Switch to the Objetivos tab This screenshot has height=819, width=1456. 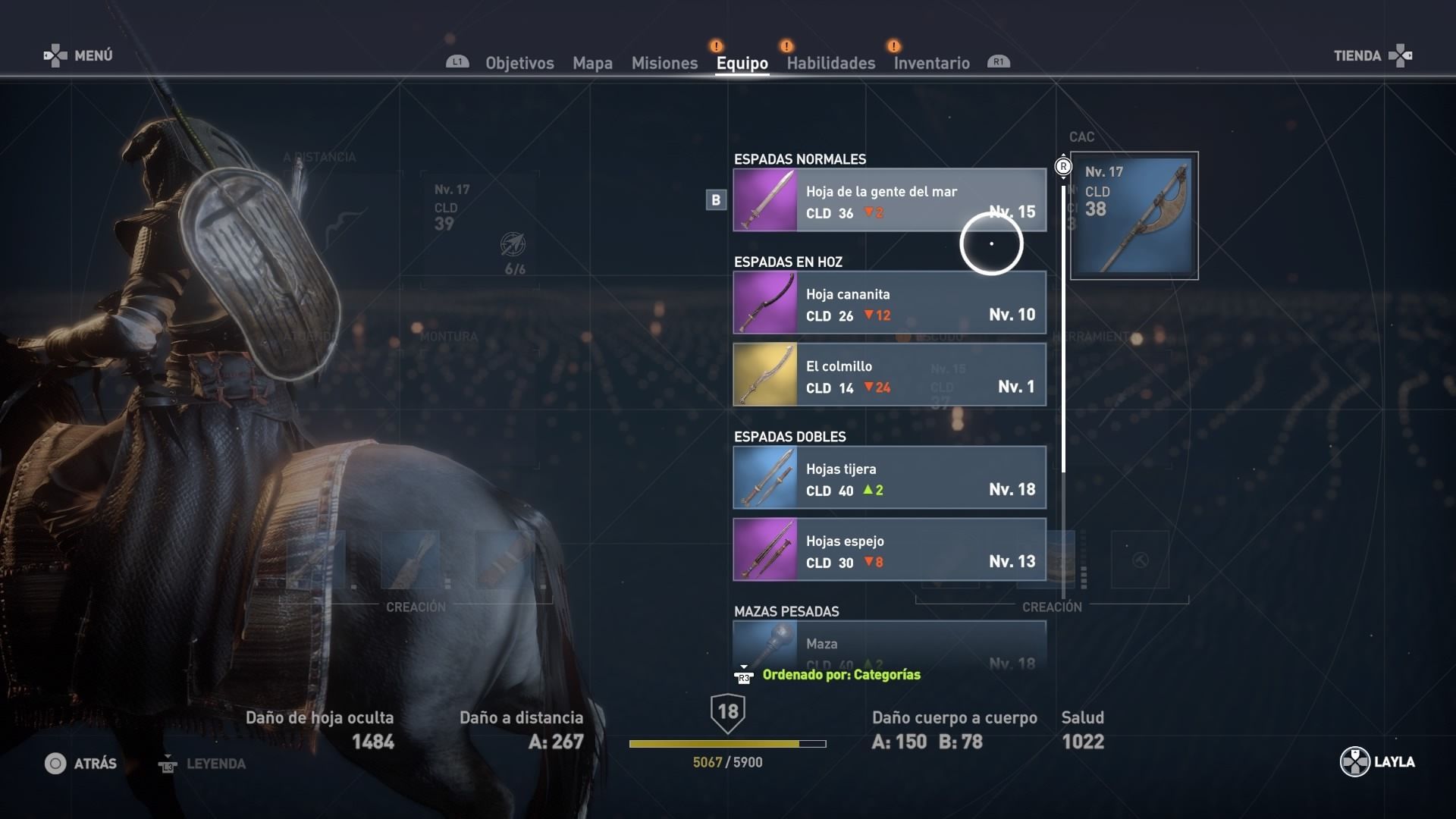[x=519, y=63]
